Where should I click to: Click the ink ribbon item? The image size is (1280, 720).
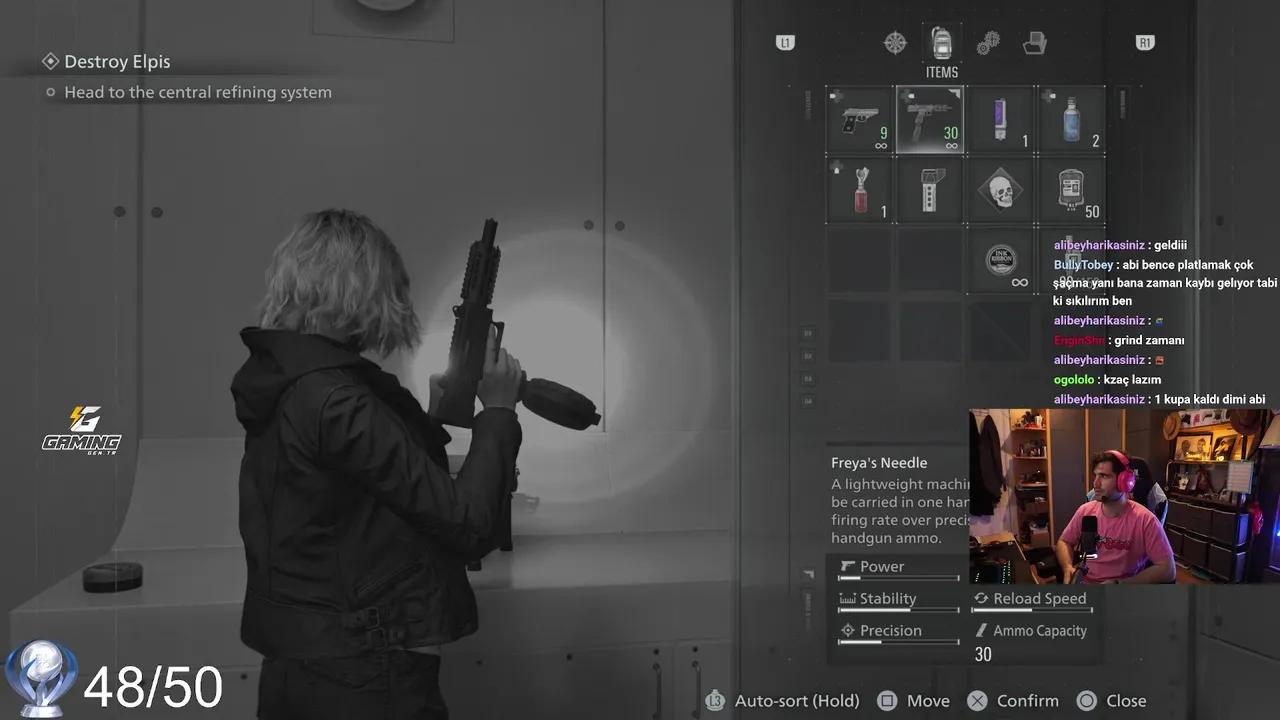[1001, 261]
